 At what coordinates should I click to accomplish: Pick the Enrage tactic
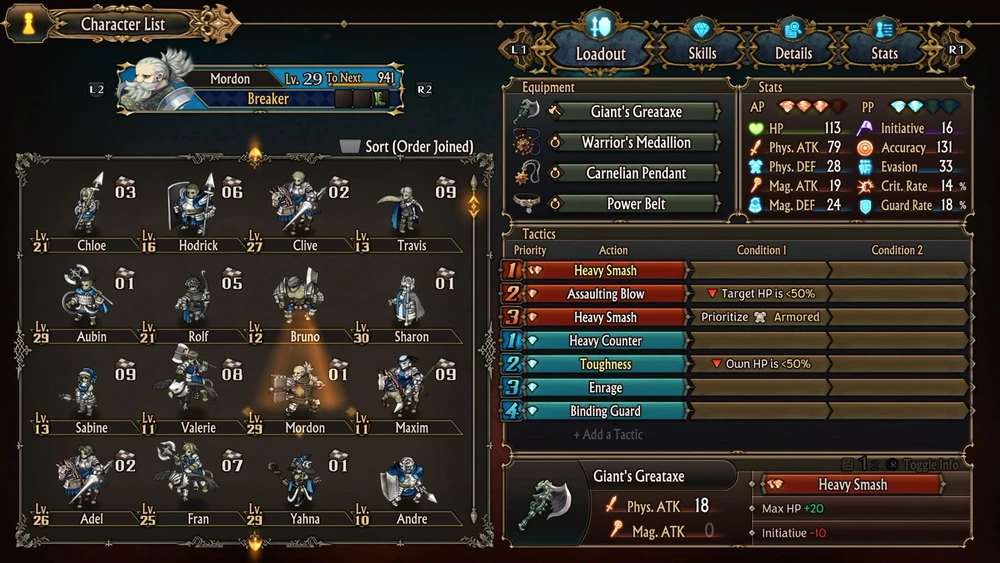tap(605, 388)
